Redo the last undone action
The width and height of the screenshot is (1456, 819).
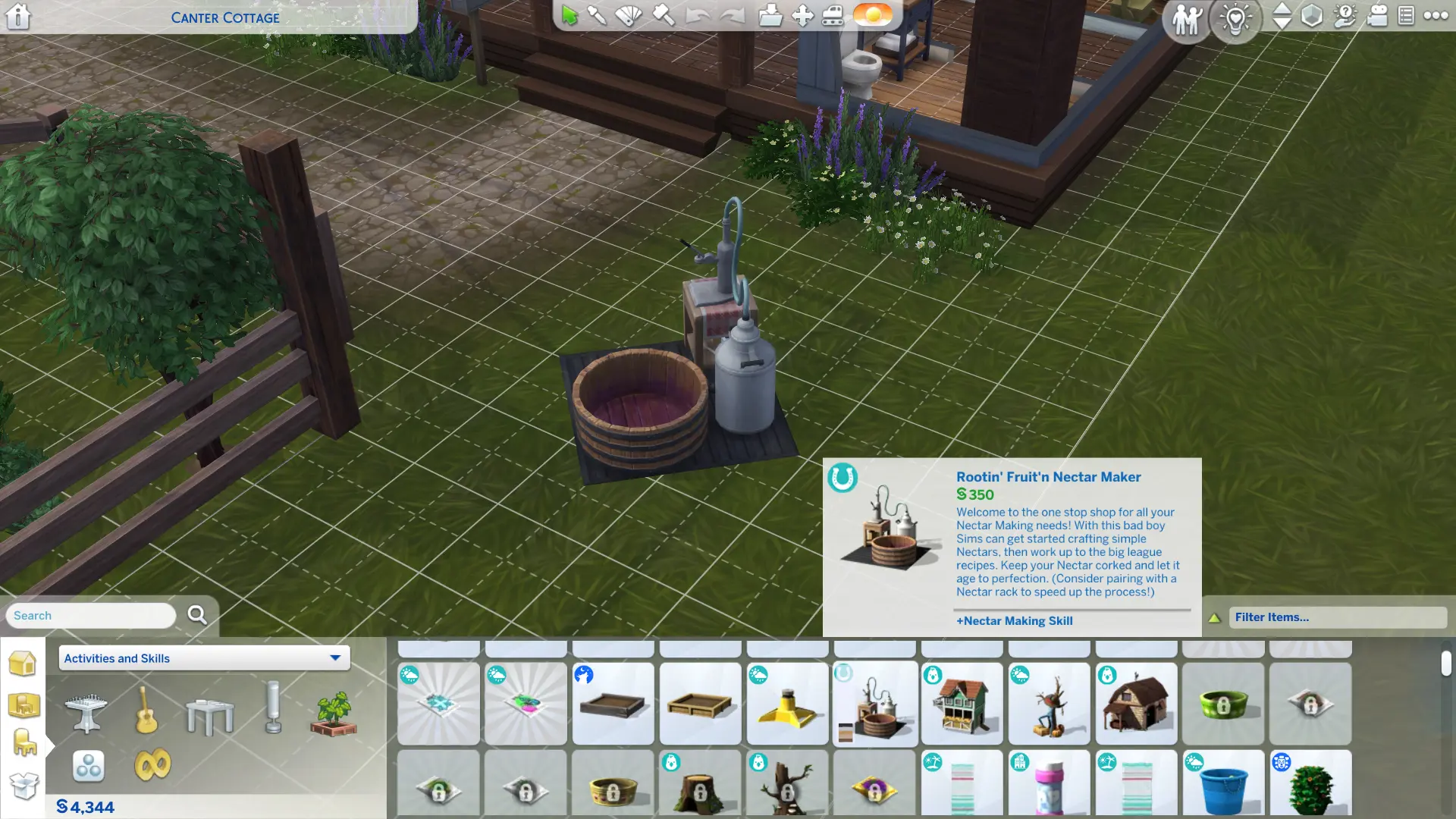coord(734,16)
